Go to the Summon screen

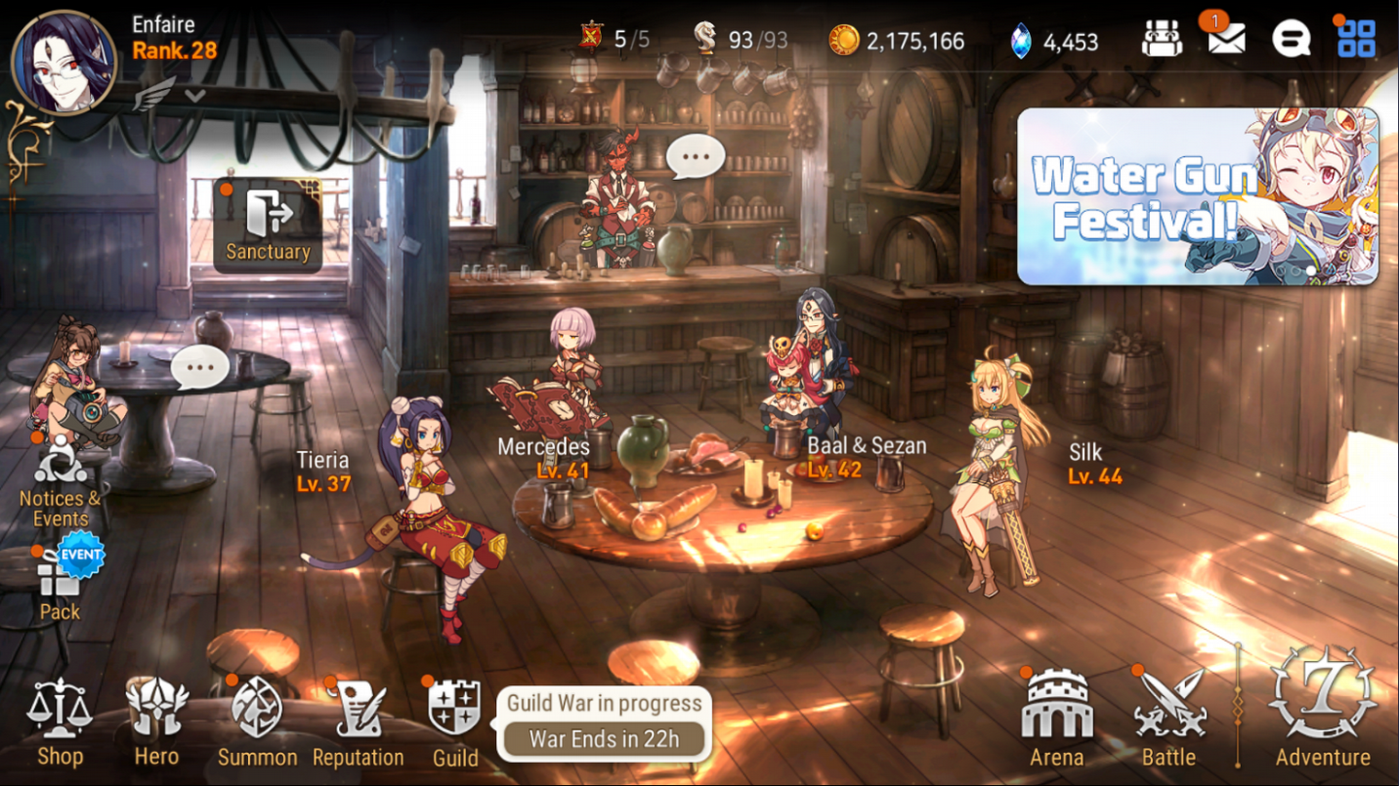coord(257,720)
